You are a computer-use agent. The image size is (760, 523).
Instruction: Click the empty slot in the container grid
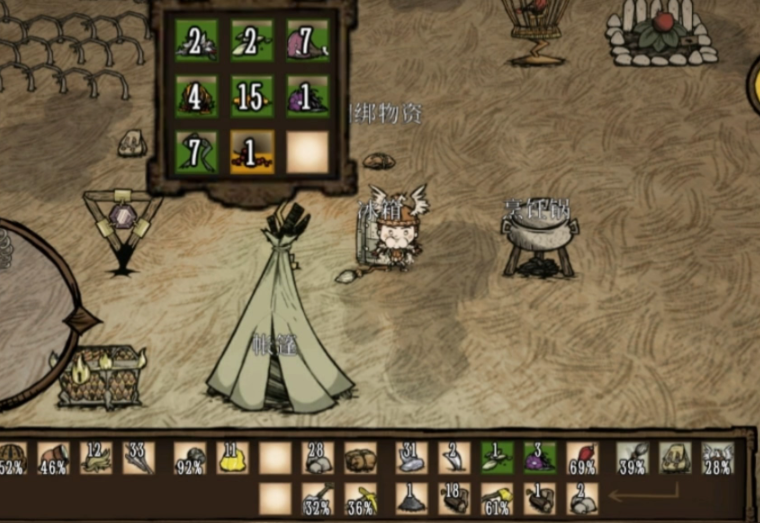pos(307,151)
